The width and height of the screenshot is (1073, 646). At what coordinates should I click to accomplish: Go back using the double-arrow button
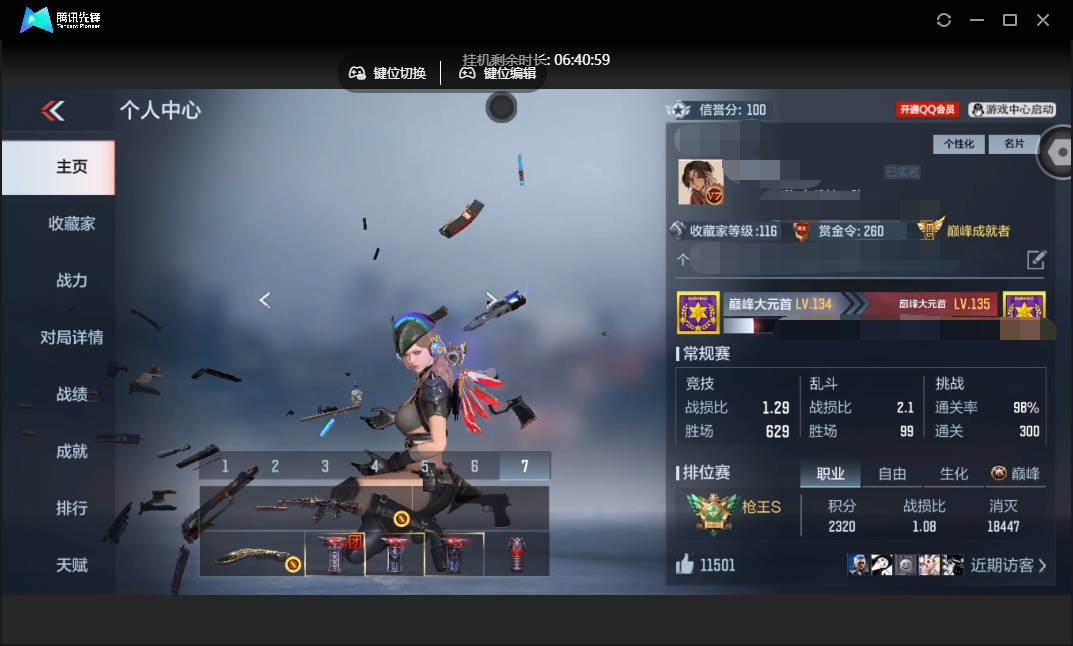(53, 110)
